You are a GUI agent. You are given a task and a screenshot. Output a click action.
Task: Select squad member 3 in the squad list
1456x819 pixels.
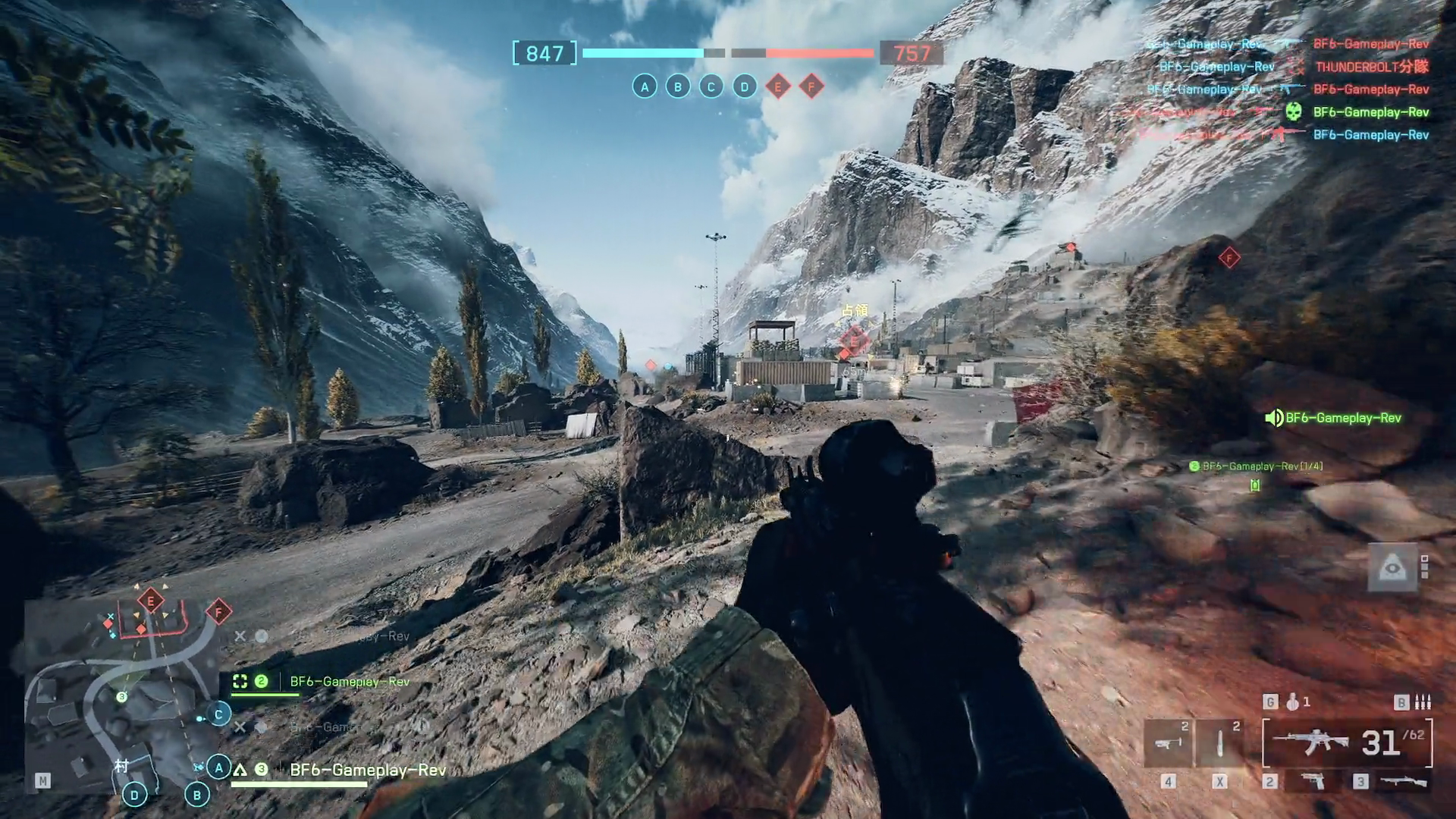coord(367,770)
